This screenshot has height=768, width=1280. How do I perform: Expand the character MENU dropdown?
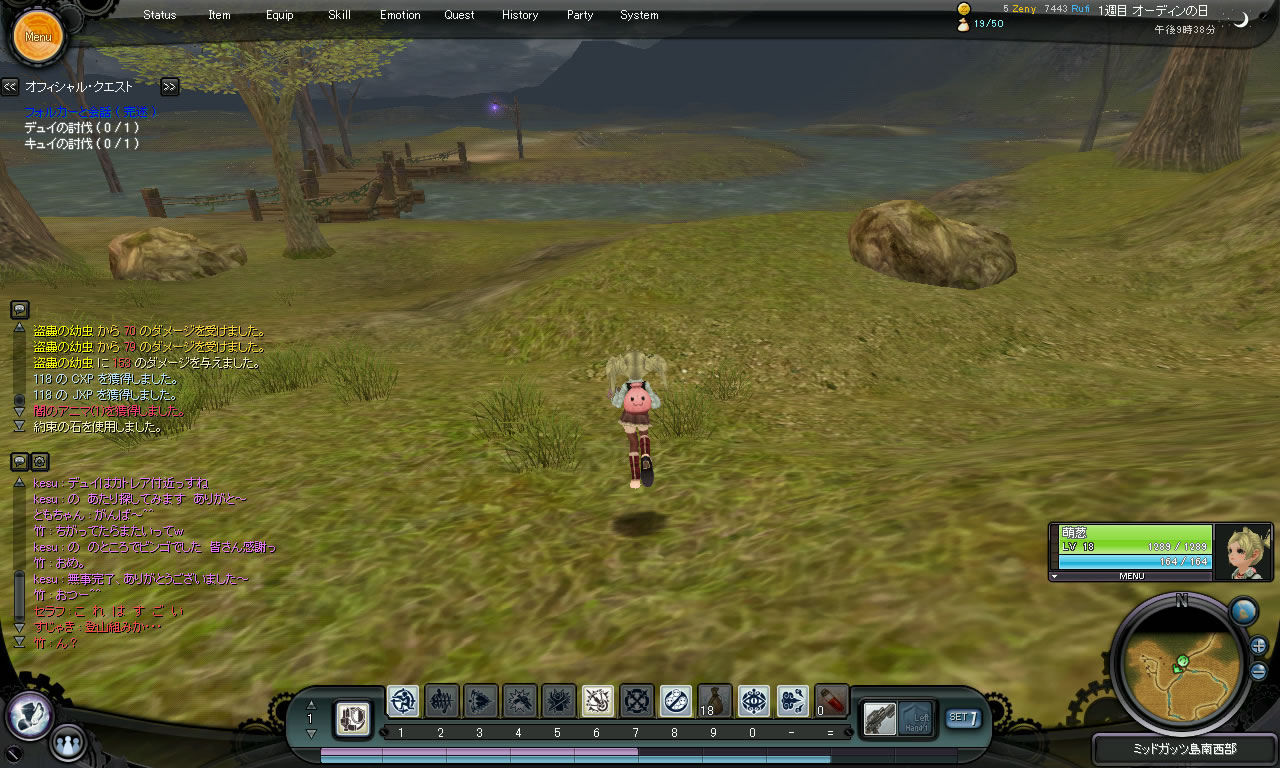pyautogui.click(x=1131, y=576)
